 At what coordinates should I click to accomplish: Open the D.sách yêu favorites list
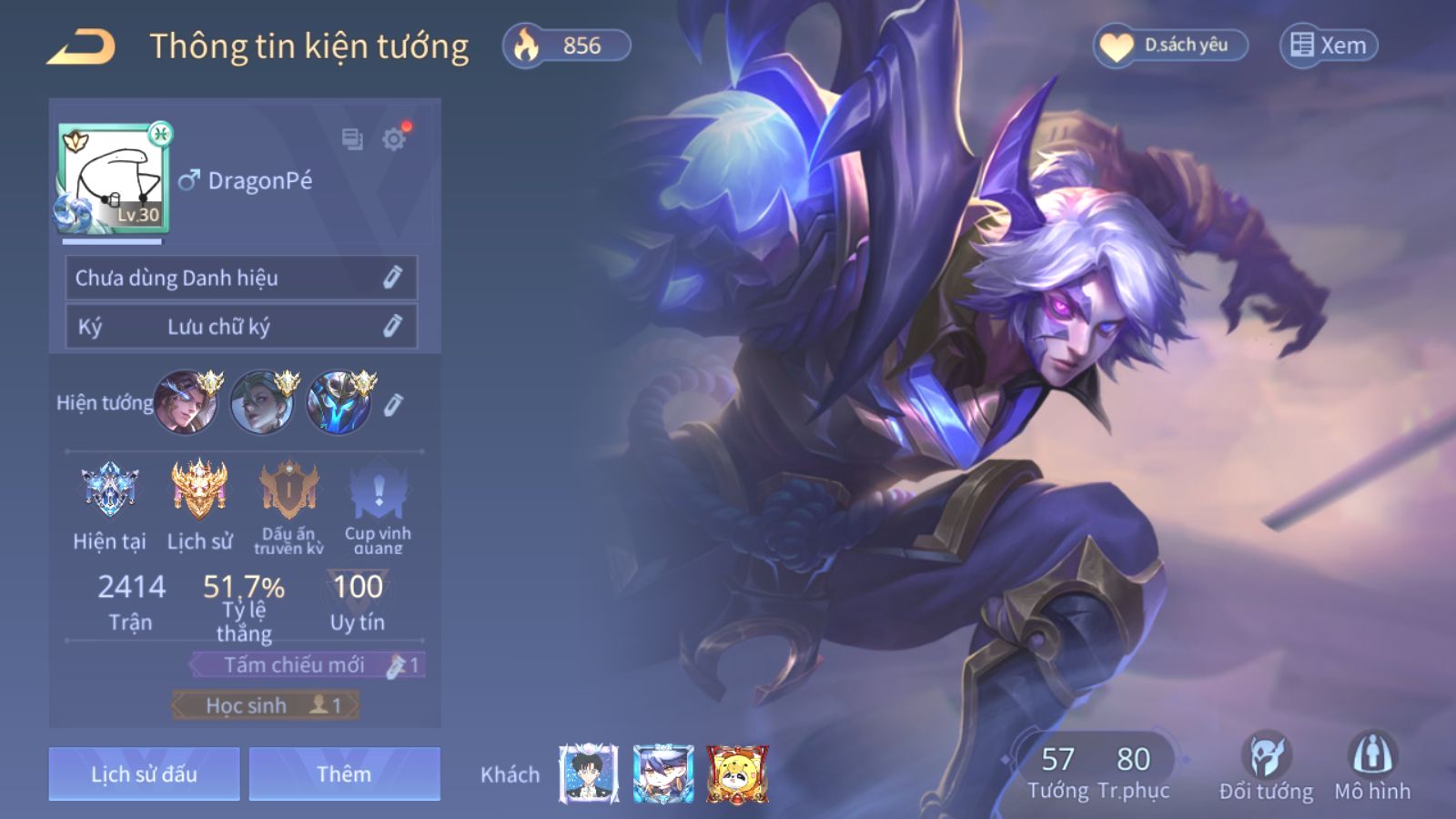(x=1170, y=45)
